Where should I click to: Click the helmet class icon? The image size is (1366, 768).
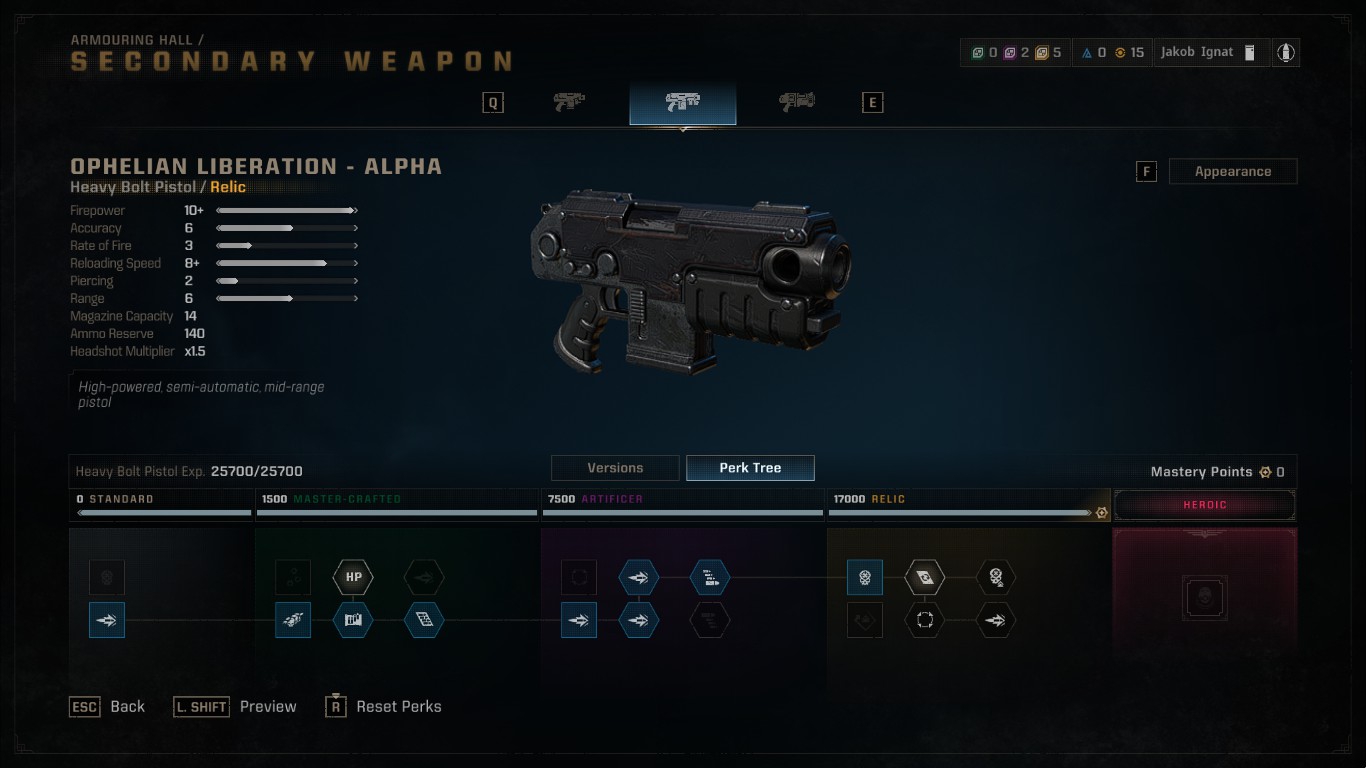click(1285, 53)
